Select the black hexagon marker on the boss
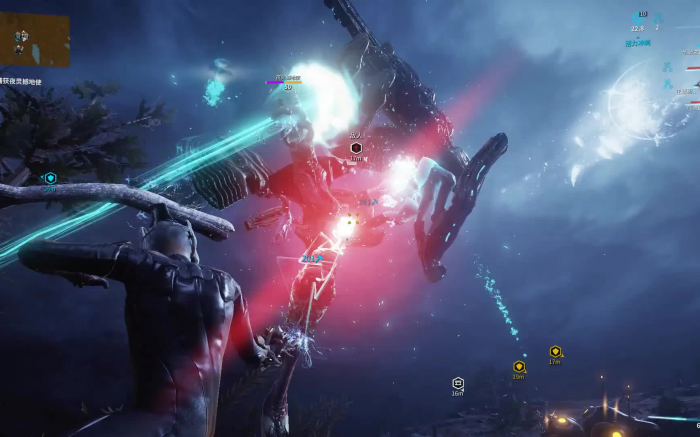This screenshot has width=700, height=437. pos(356,148)
